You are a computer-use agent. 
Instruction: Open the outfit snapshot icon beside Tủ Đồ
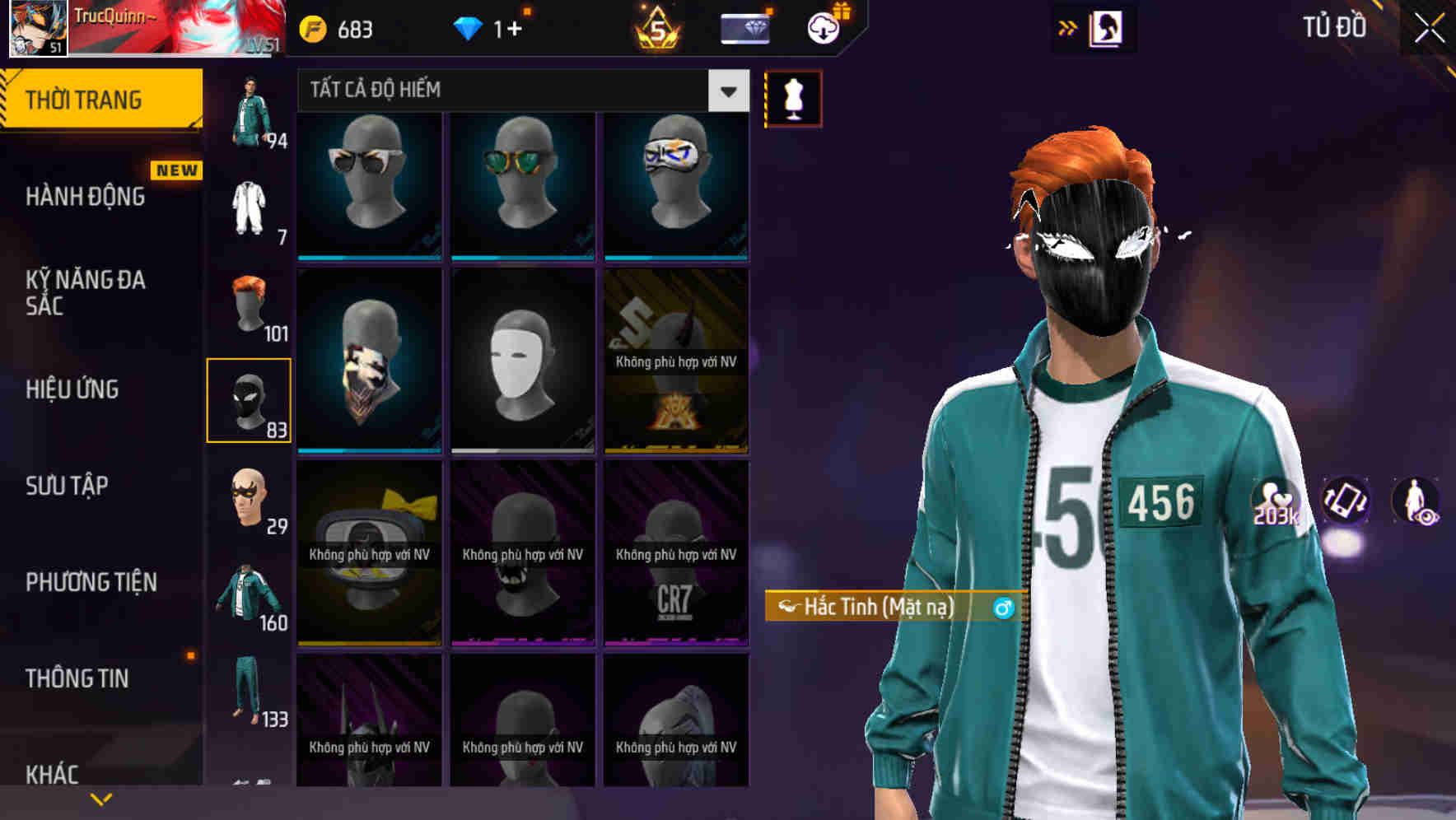point(1105,26)
